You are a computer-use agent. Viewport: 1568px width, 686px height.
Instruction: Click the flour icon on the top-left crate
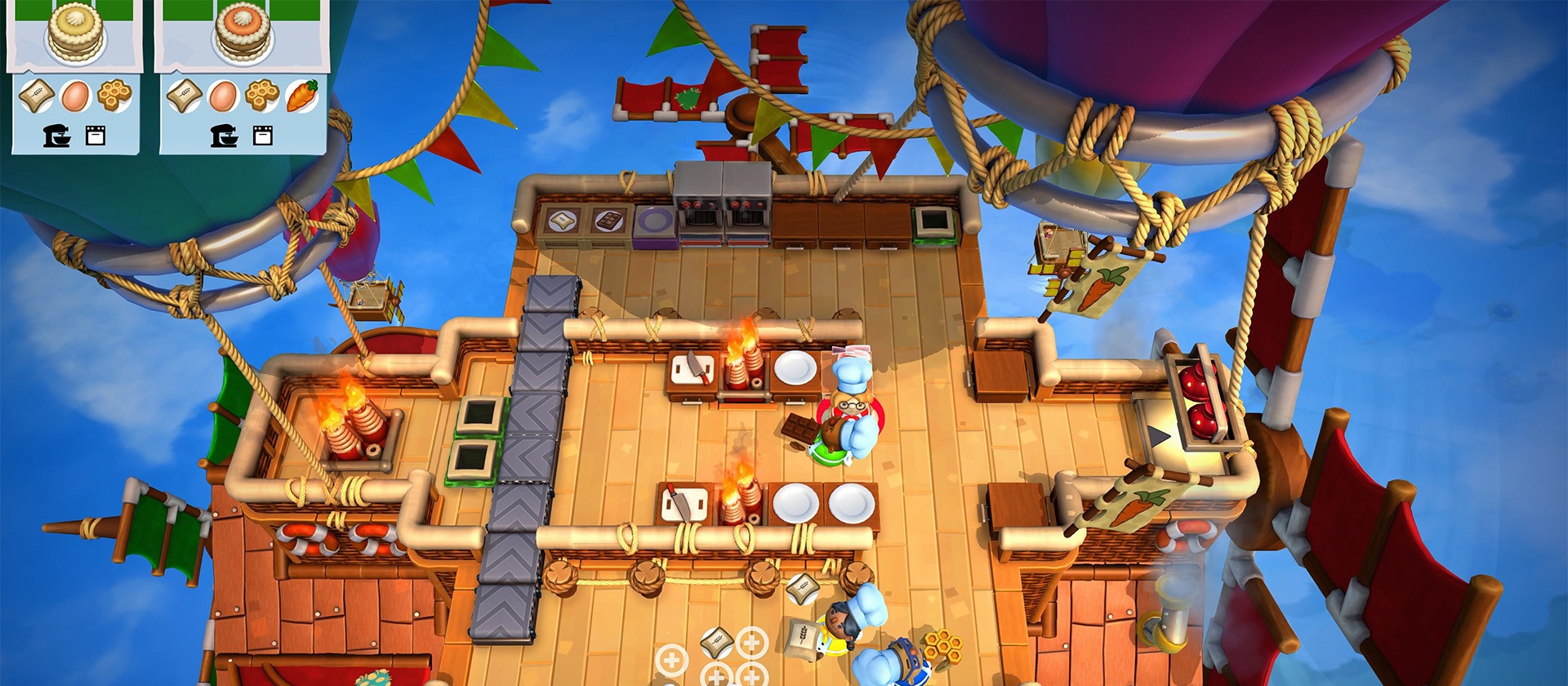pos(563,220)
